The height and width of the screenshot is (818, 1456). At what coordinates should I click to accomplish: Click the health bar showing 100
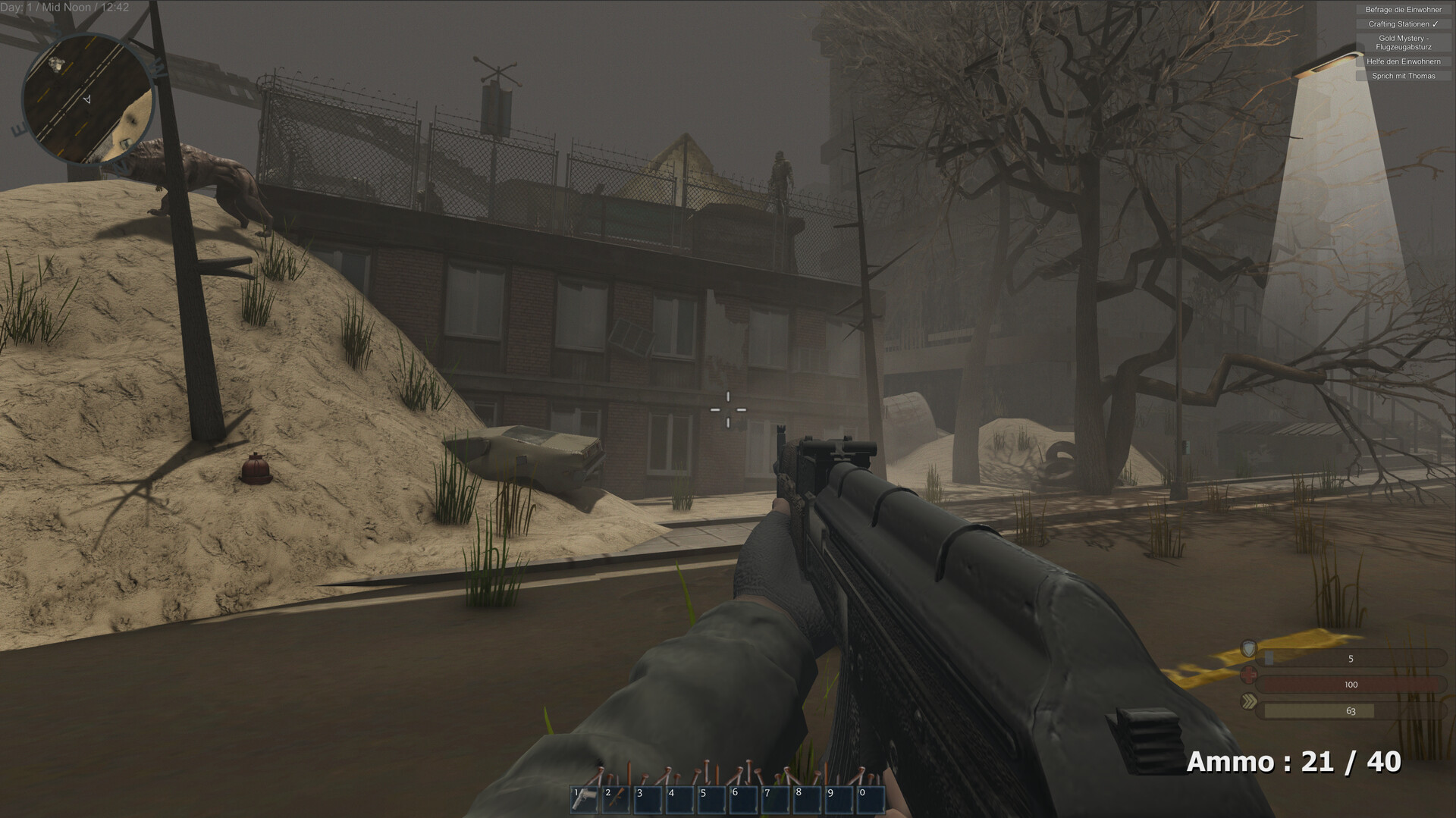pyautogui.click(x=1350, y=684)
